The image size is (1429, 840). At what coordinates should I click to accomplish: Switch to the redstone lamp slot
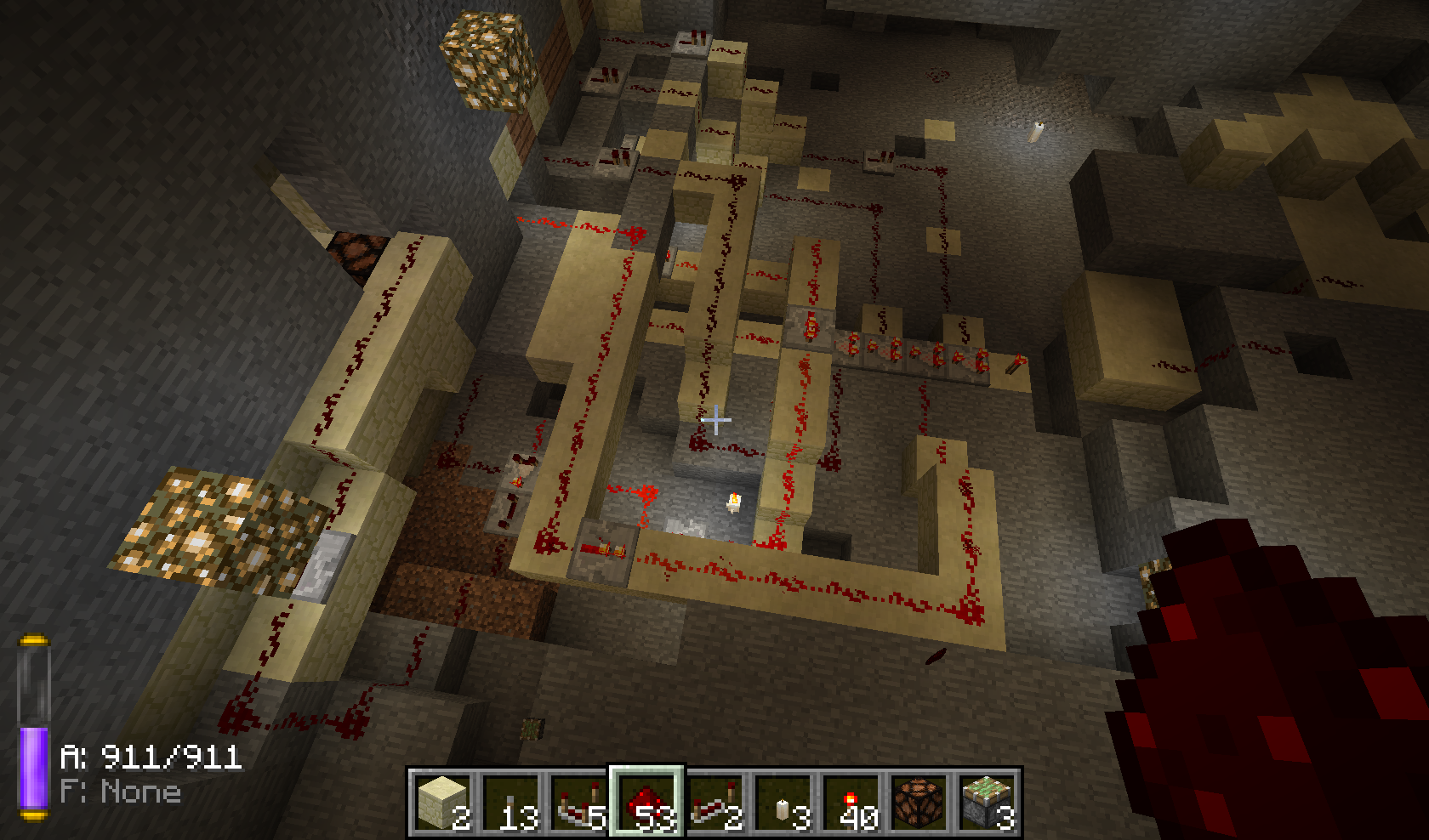919,803
